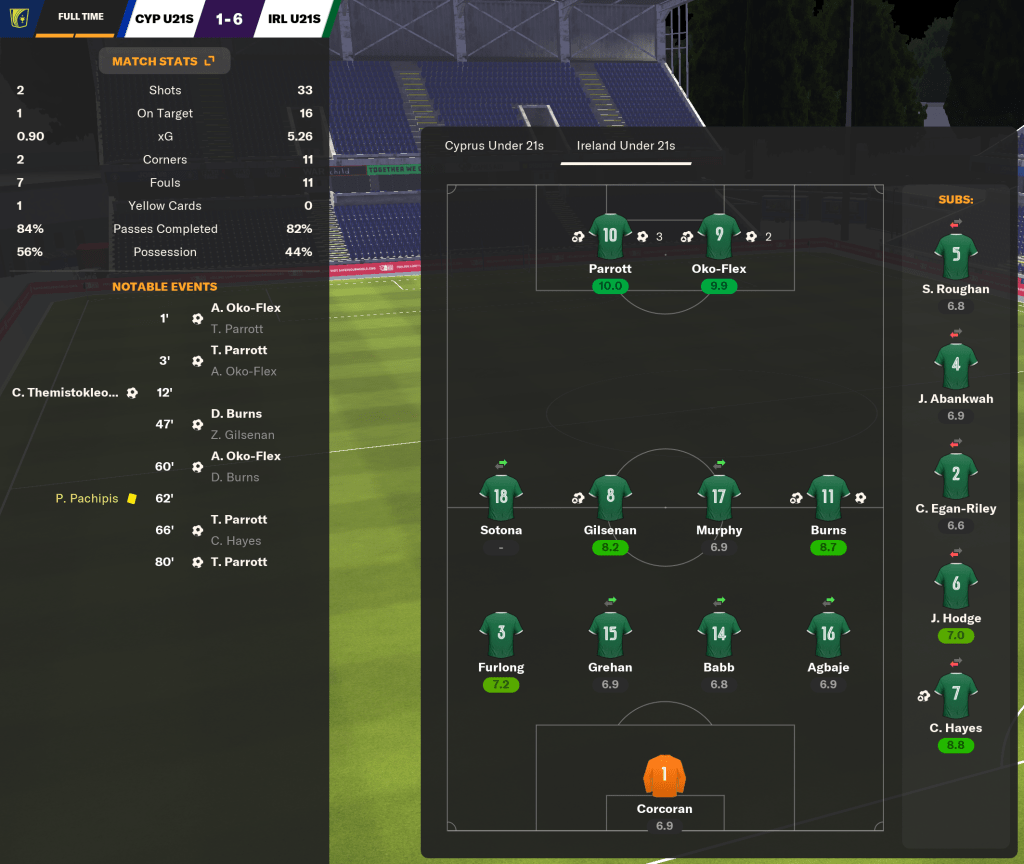Select Murphy's number 17 shirt
Image resolution: width=1024 pixels, height=864 pixels.
[x=719, y=497]
